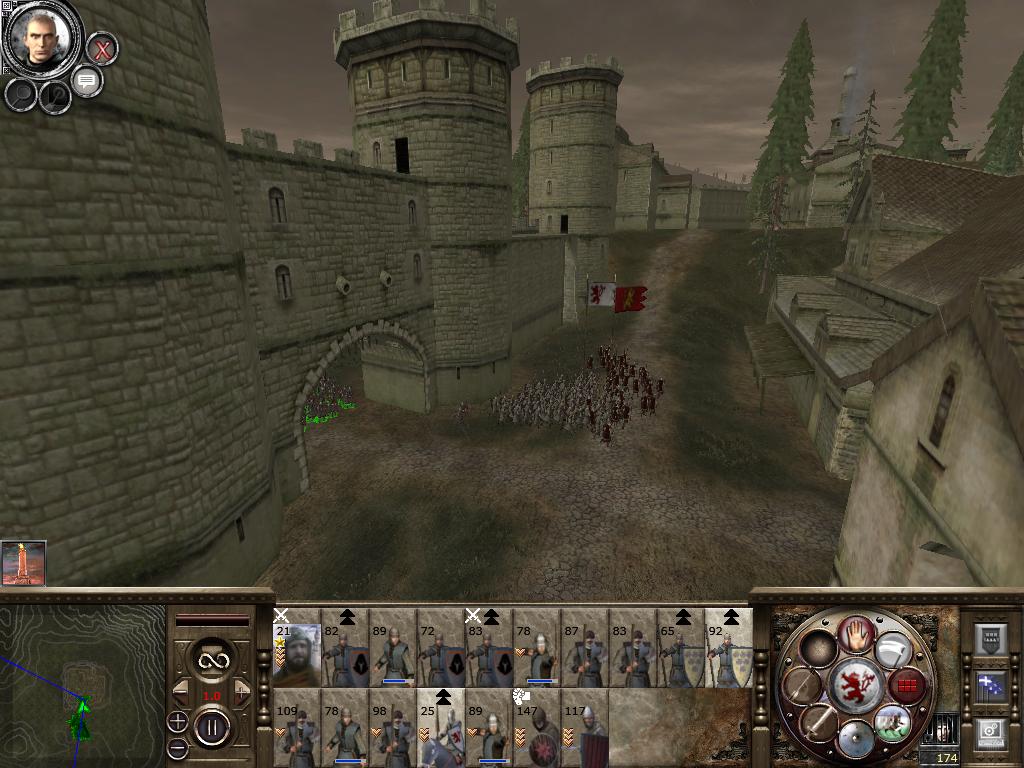Zoom out the minimap
The height and width of the screenshot is (768, 1024).
click(x=178, y=747)
